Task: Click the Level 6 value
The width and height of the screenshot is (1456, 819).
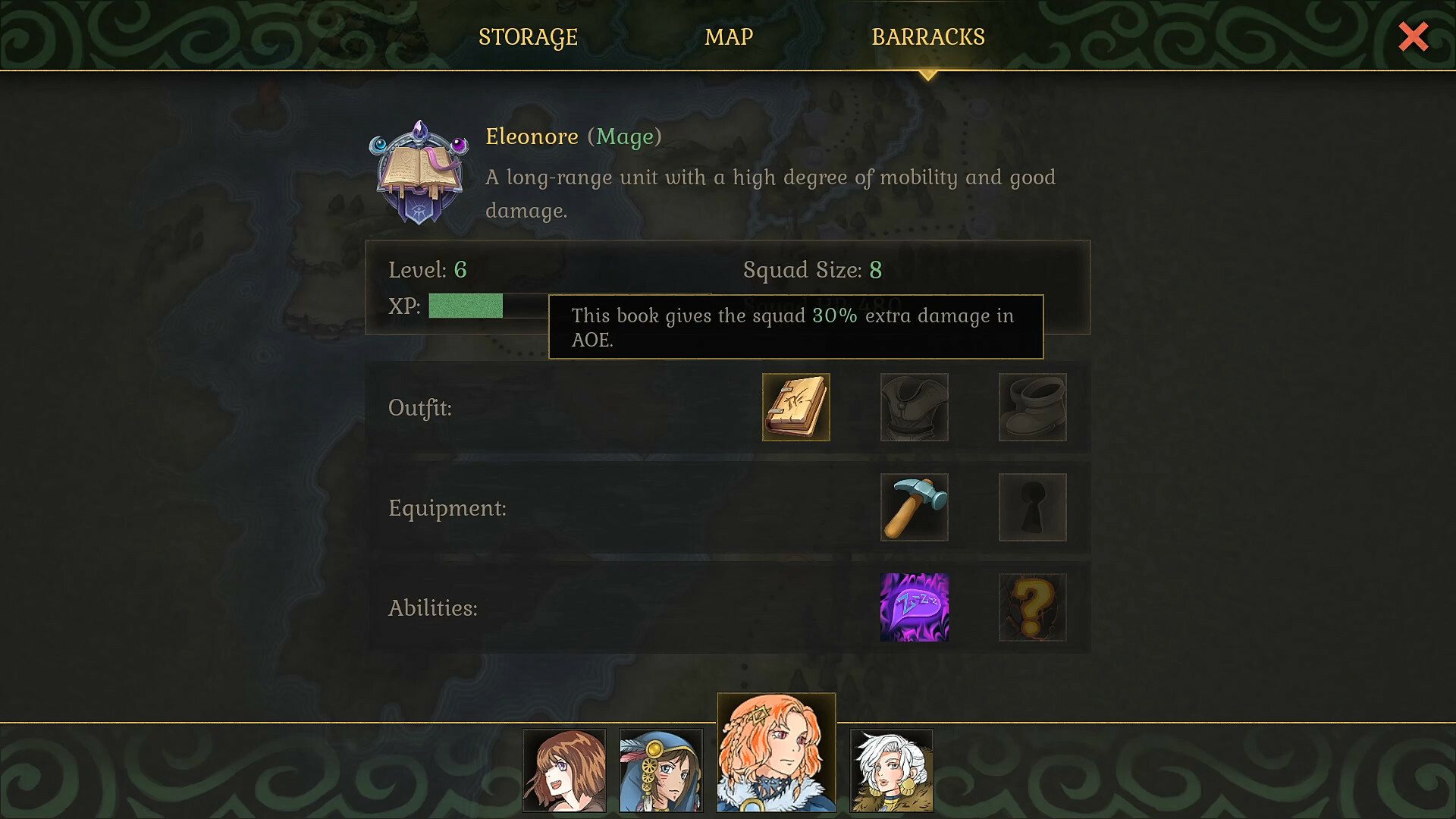Action: [x=460, y=270]
